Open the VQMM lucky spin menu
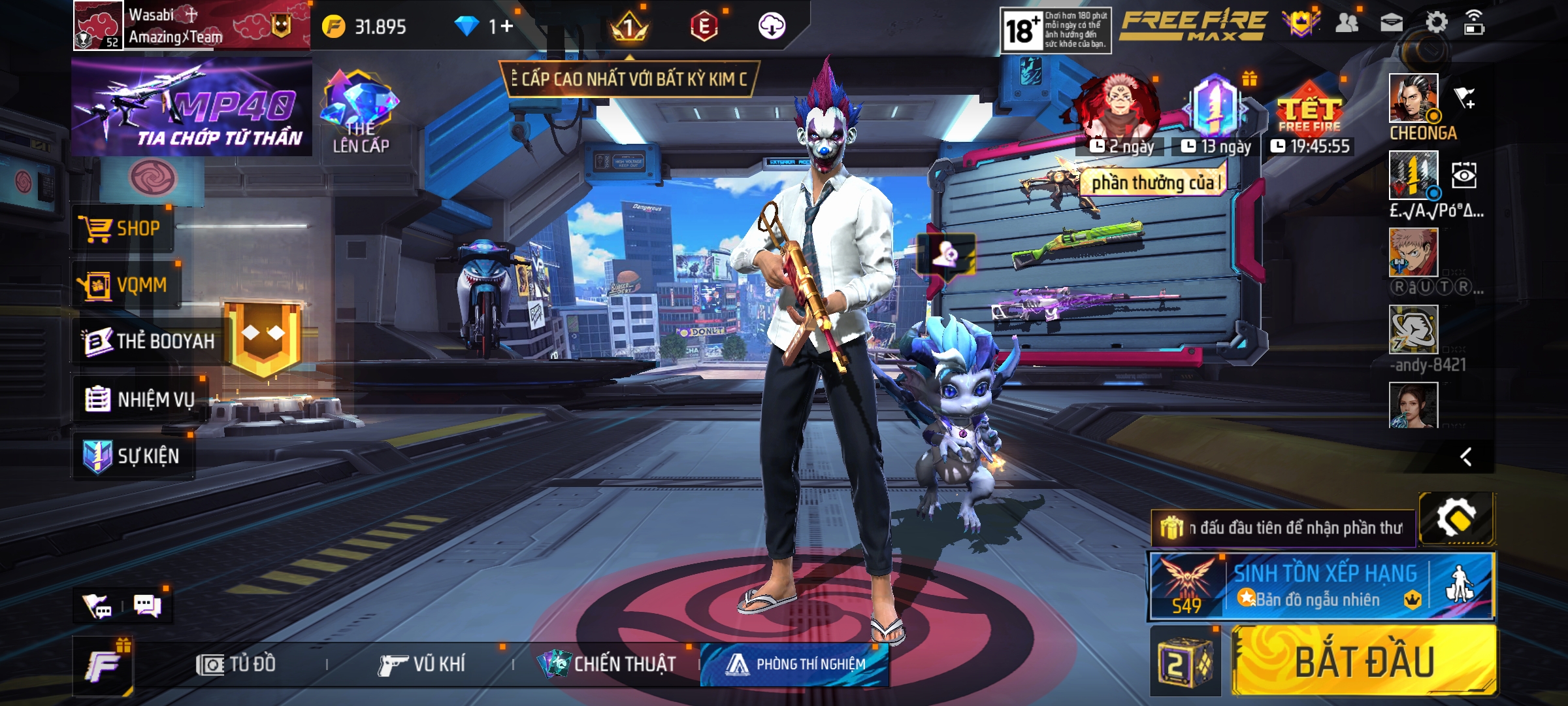Viewport: 1568px width, 706px height. point(124,285)
